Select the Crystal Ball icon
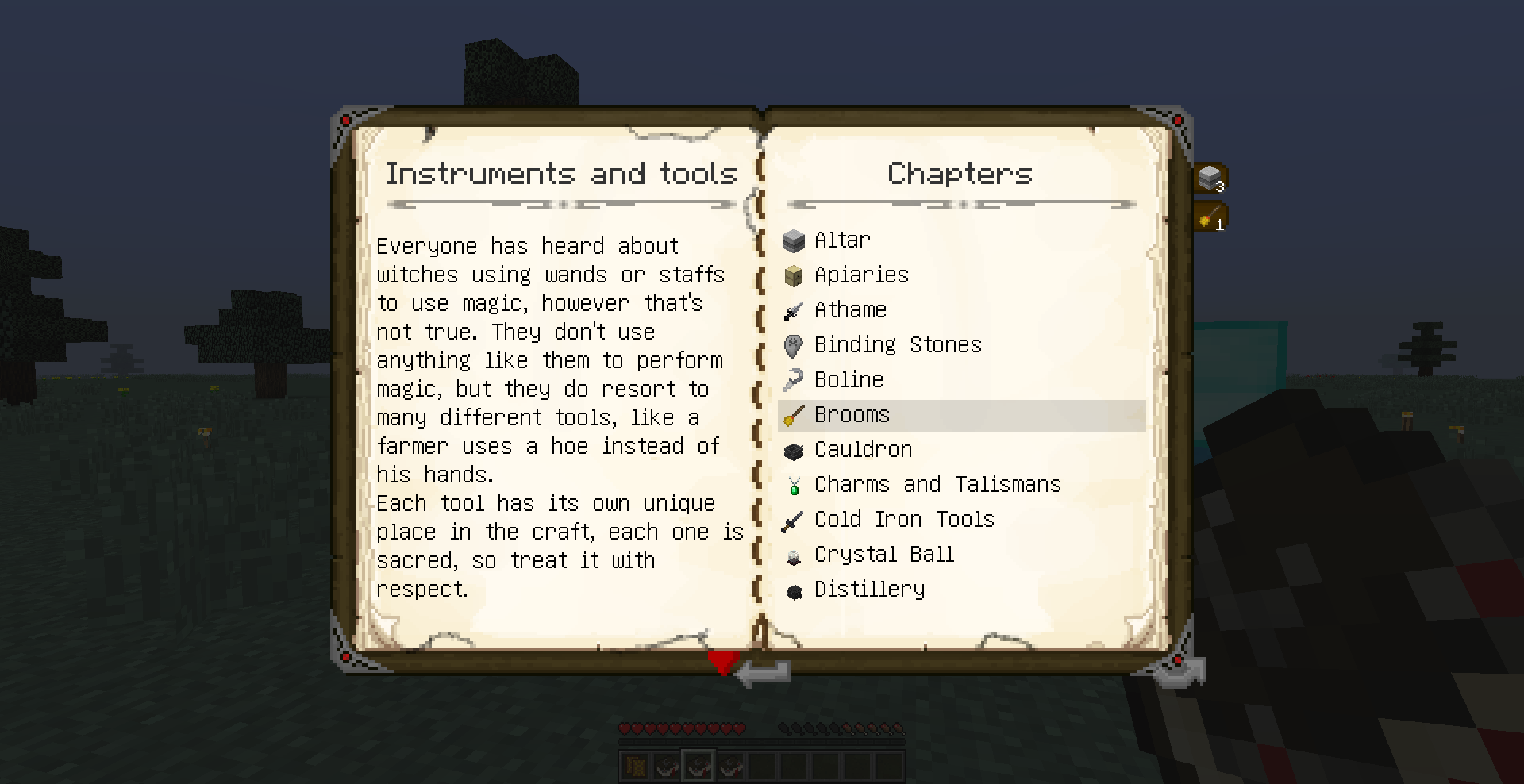The height and width of the screenshot is (784, 1524). pyautogui.click(x=794, y=555)
